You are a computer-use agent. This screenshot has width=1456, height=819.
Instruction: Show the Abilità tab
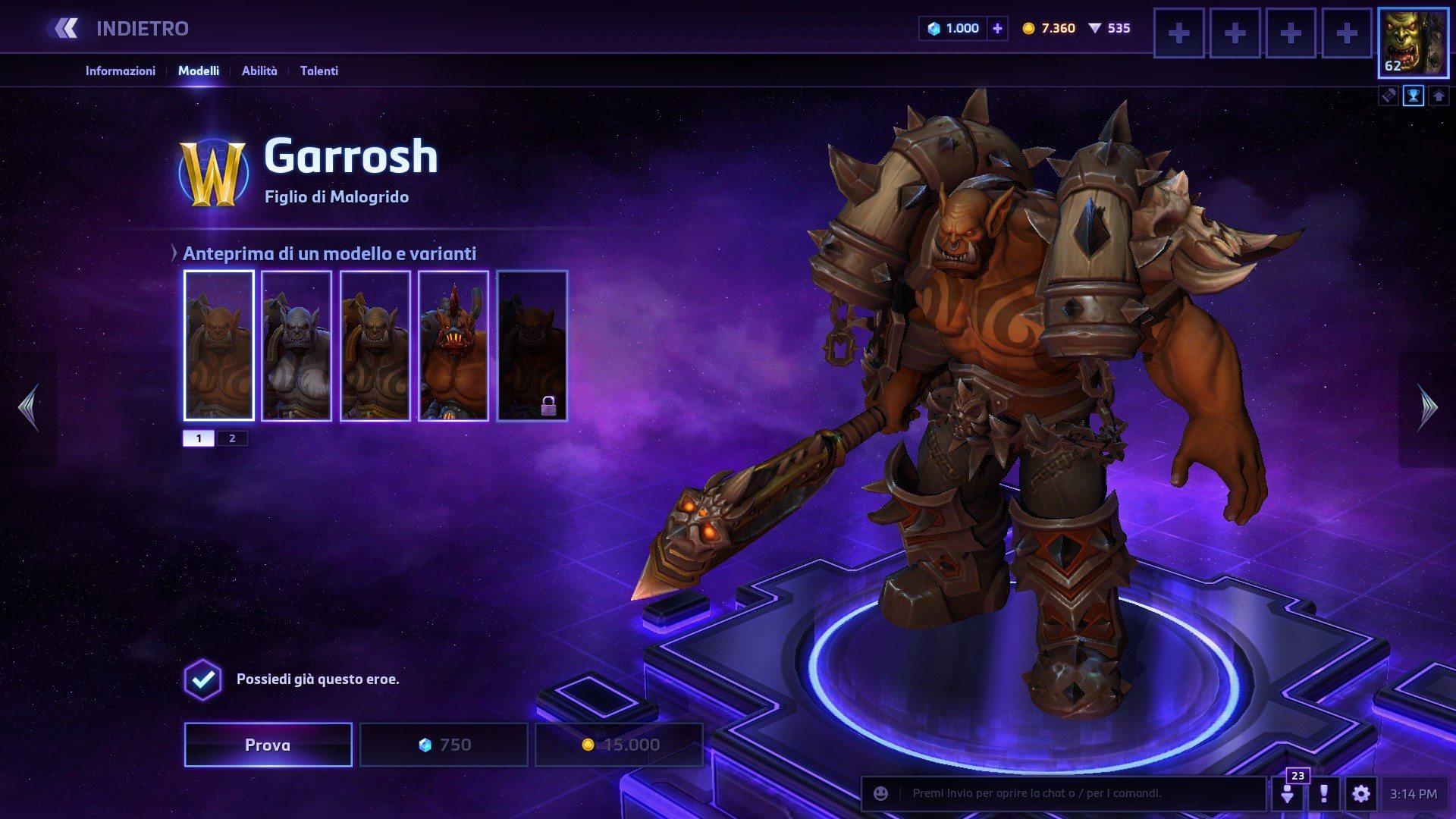(259, 71)
